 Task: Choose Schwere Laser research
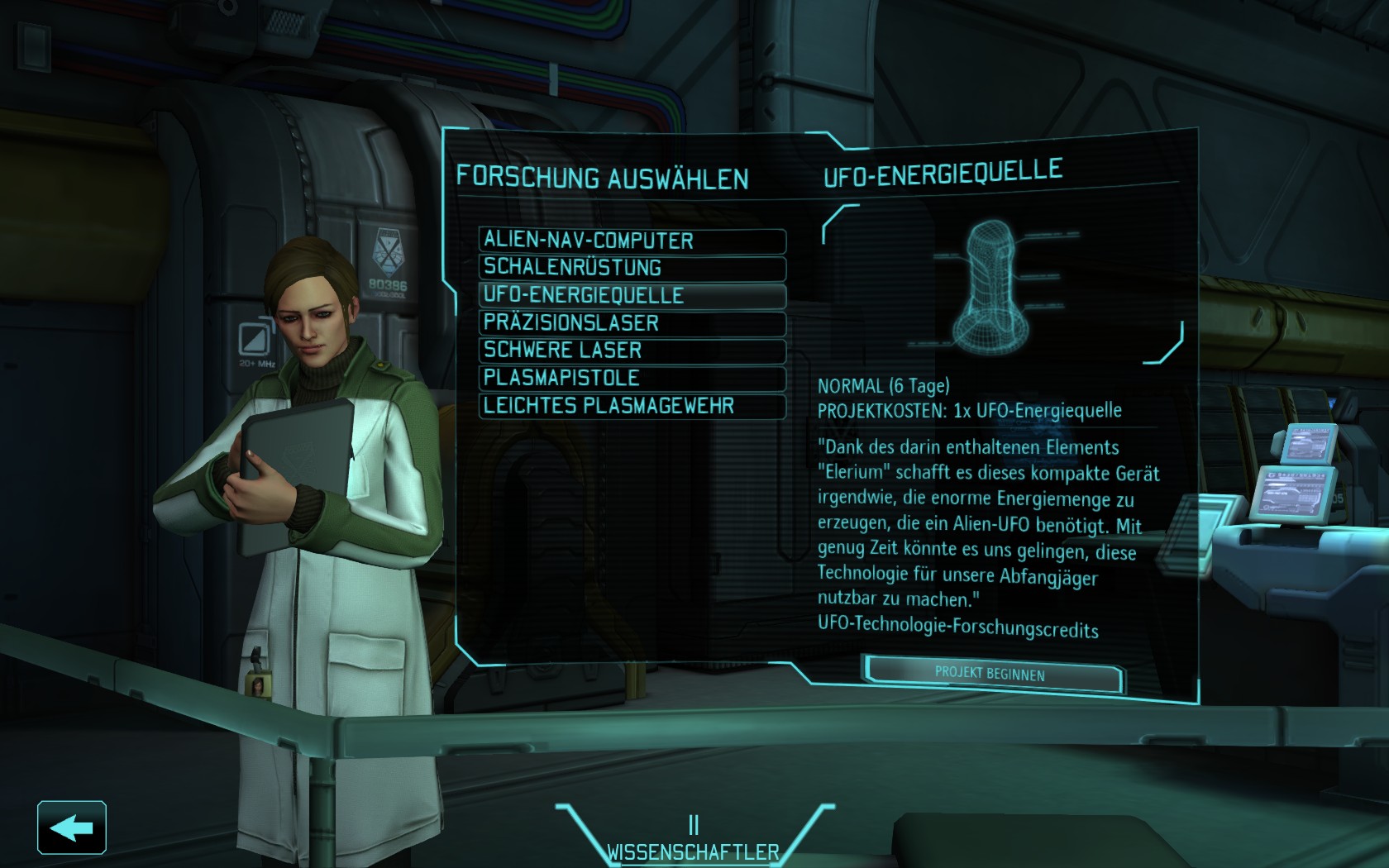tap(632, 351)
